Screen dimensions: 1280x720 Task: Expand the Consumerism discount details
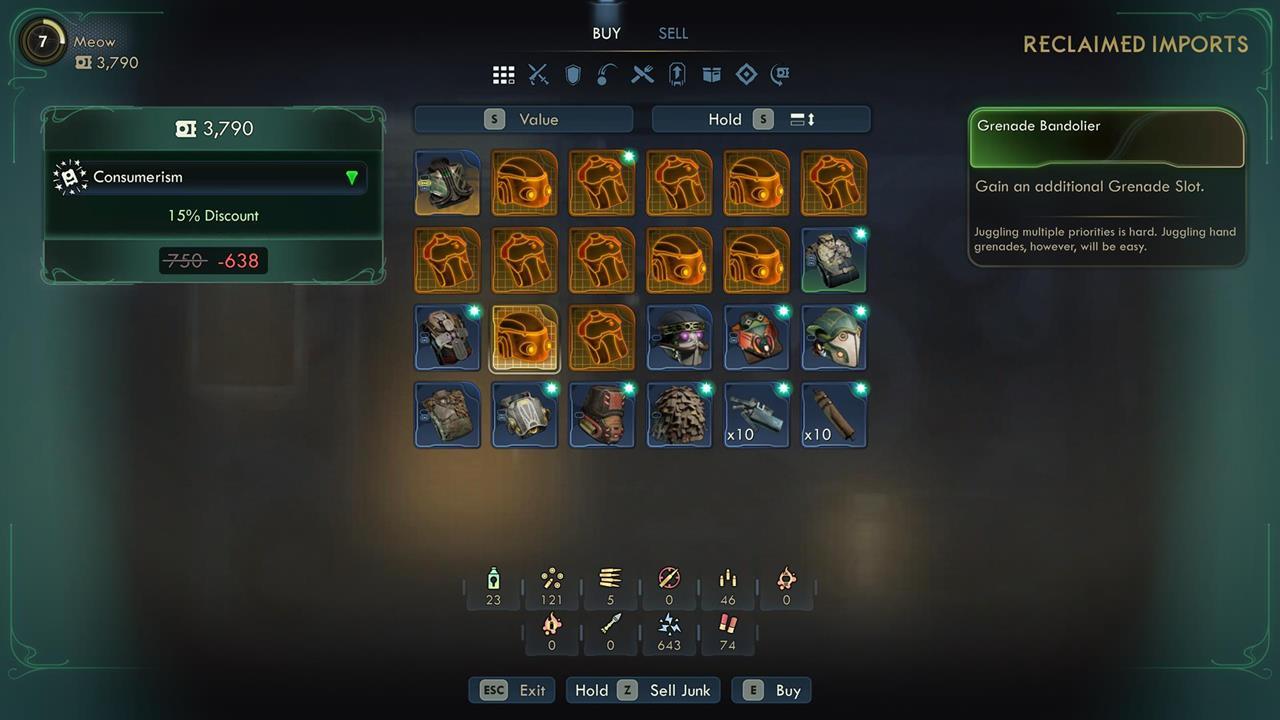coord(351,176)
